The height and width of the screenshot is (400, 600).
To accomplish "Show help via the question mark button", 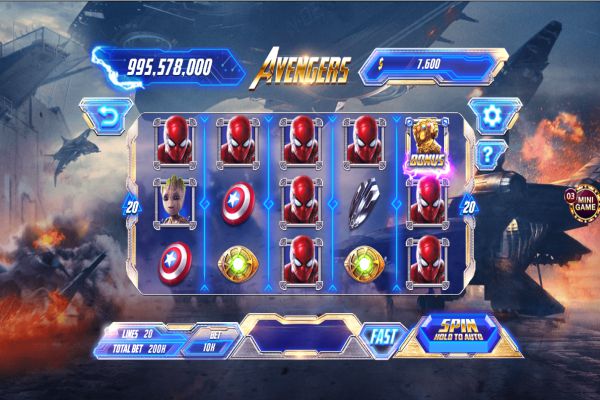I will click(488, 153).
